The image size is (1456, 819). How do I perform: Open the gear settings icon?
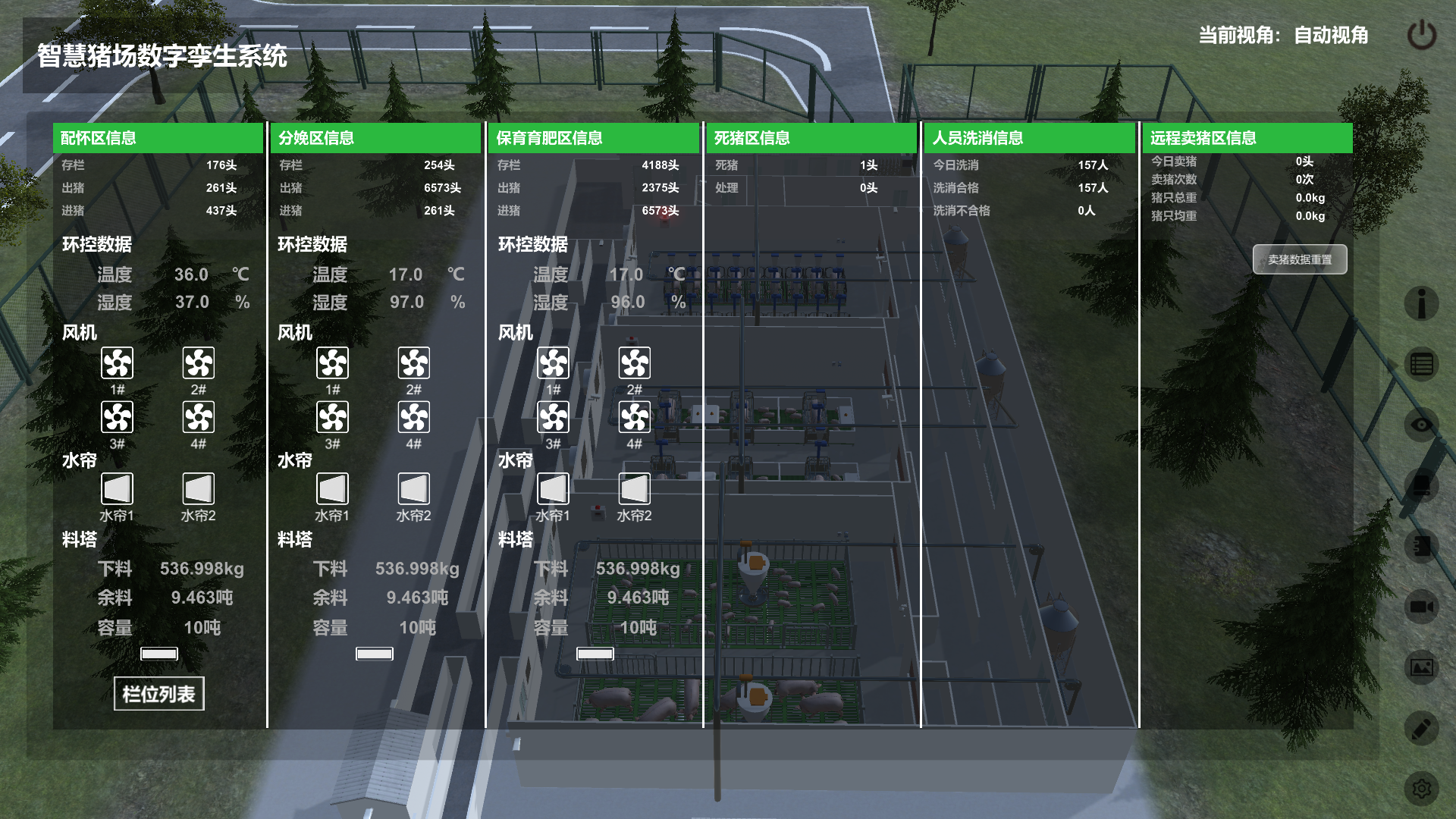click(x=1421, y=789)
